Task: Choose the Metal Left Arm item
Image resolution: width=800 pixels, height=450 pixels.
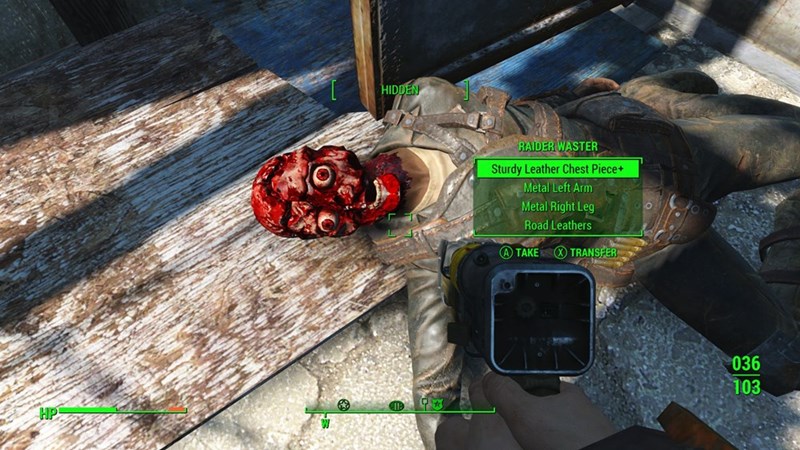Action: tap(557, 188)
